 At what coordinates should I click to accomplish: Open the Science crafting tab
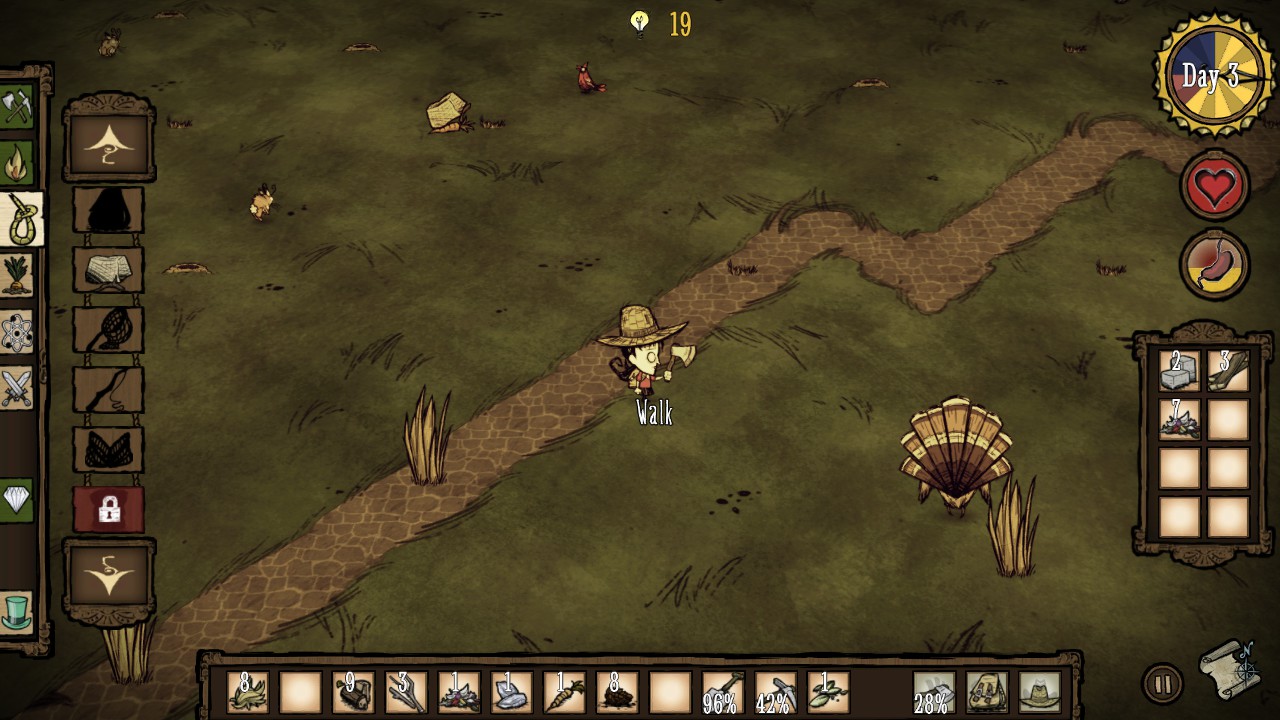click(x=17, y=332)
